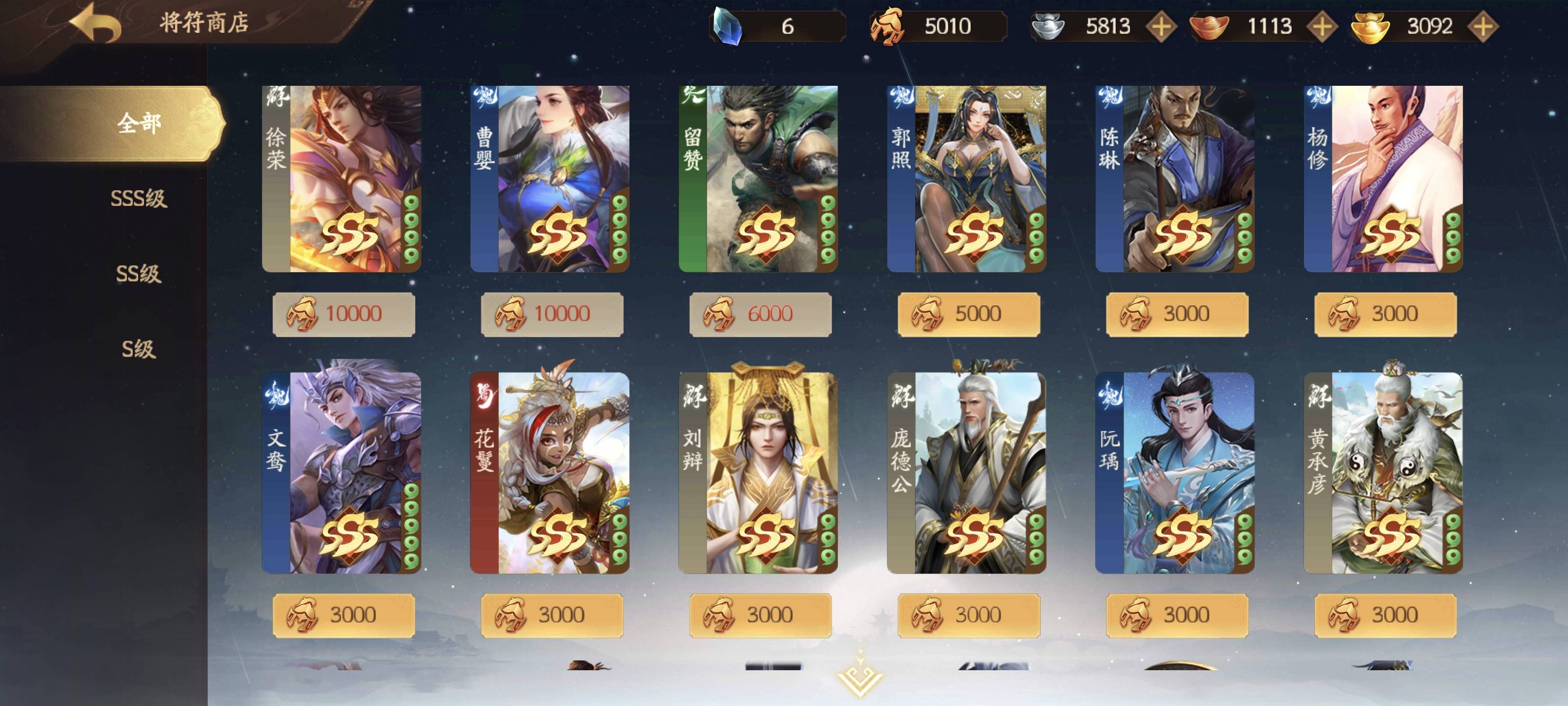Add more gold ingots with plus button
This screenshot has height=706, width=1568.
point(1483,26)
